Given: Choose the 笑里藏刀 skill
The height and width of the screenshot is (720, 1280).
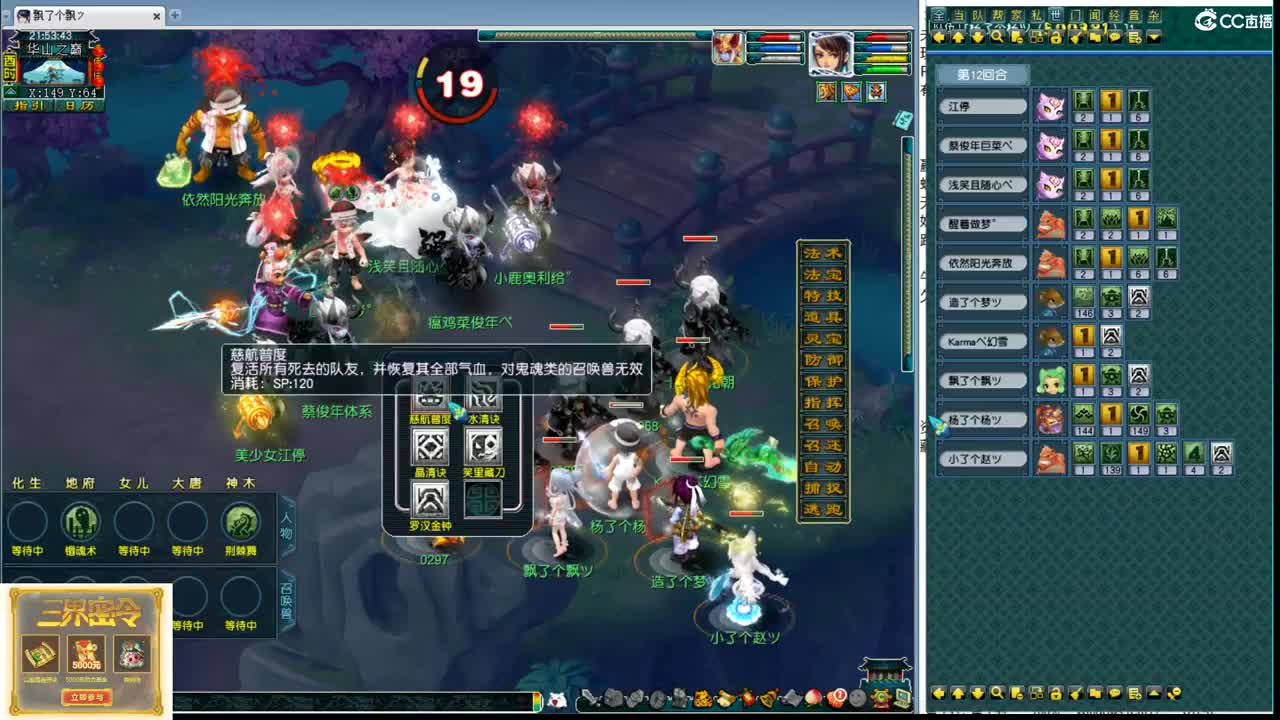Looking at the screenshot, I should point(483,447).
